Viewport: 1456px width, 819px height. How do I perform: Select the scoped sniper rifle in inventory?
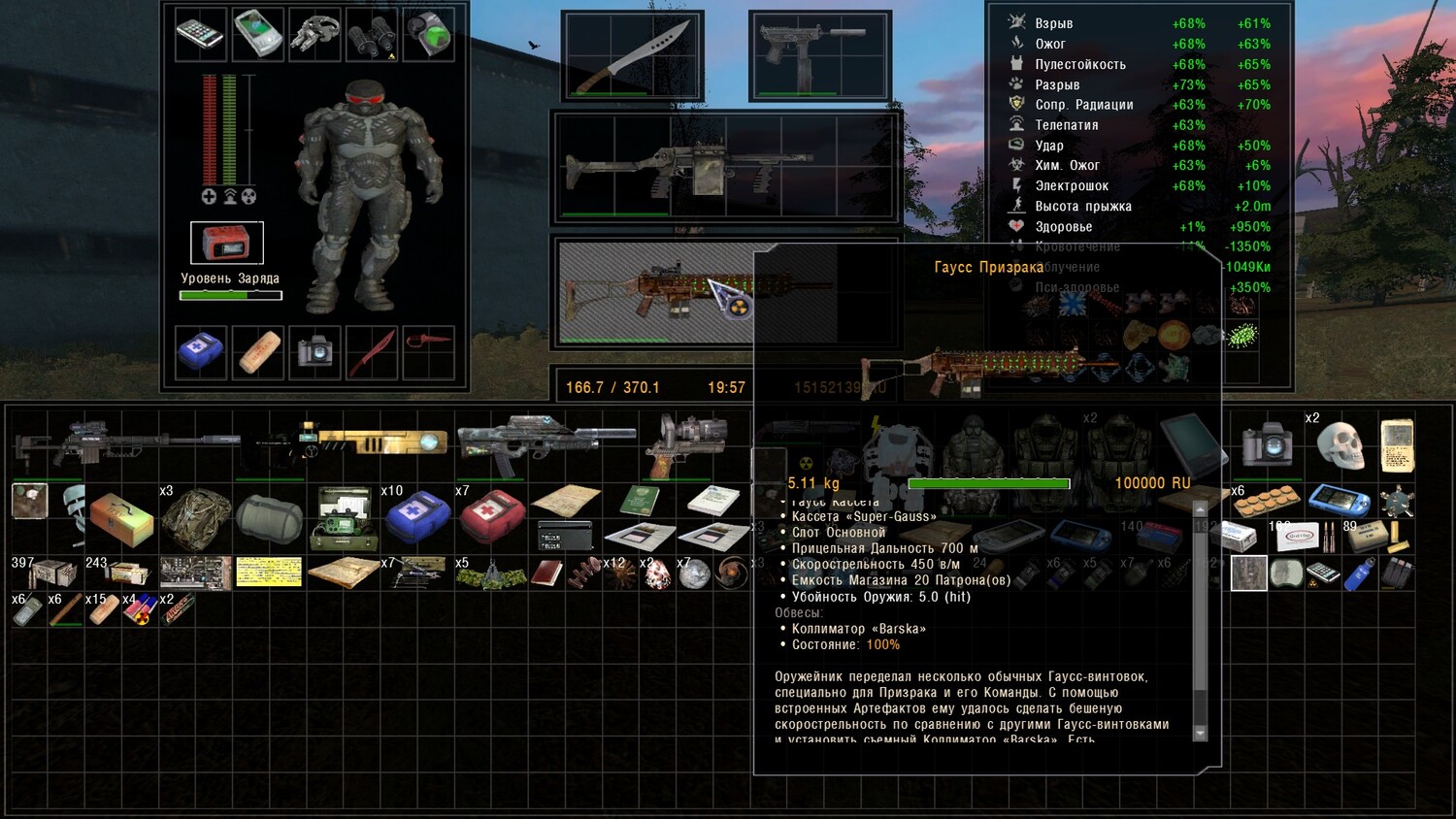coord(126,443)
